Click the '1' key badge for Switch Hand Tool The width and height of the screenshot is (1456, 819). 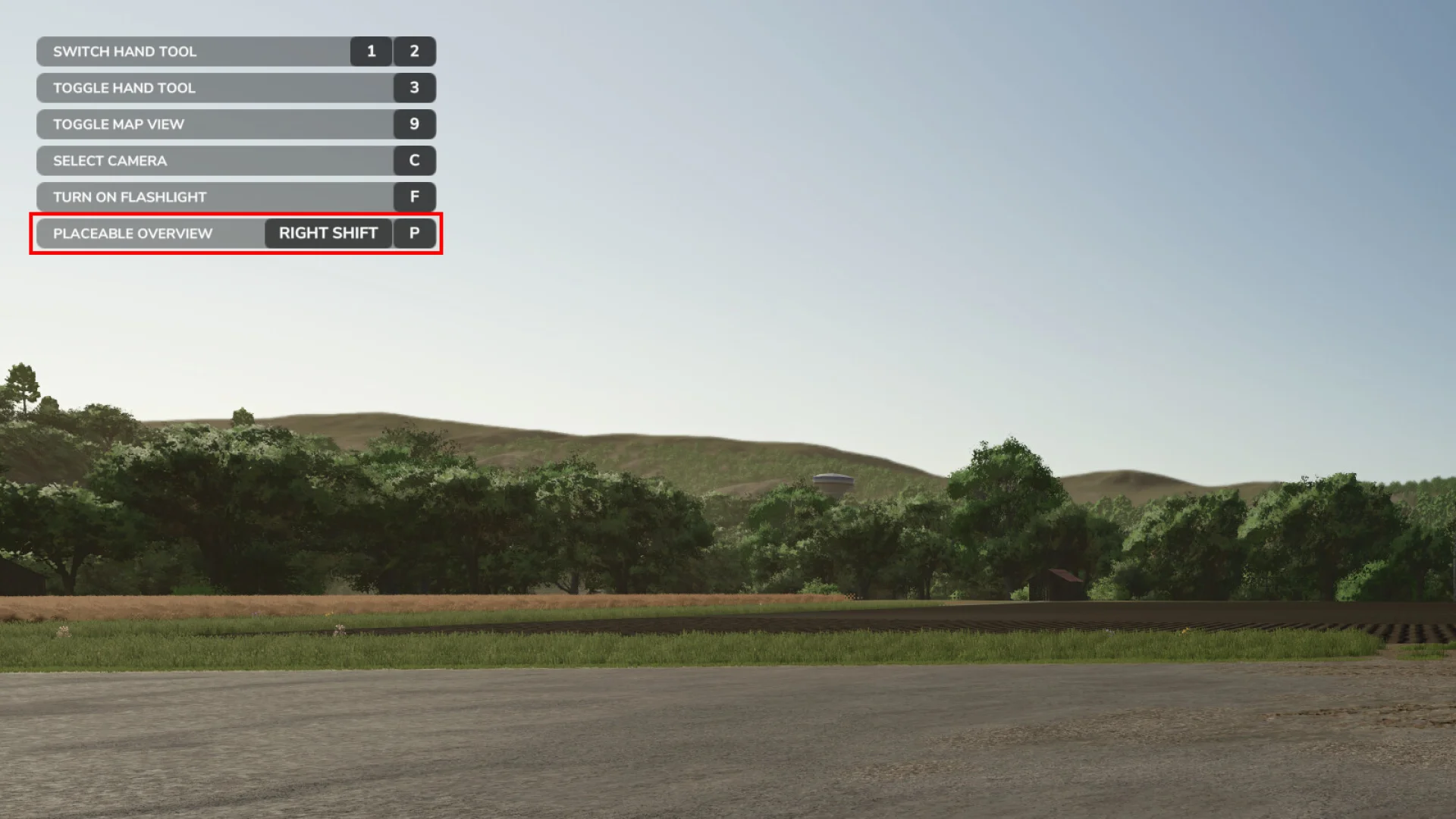tap(370, 52)
